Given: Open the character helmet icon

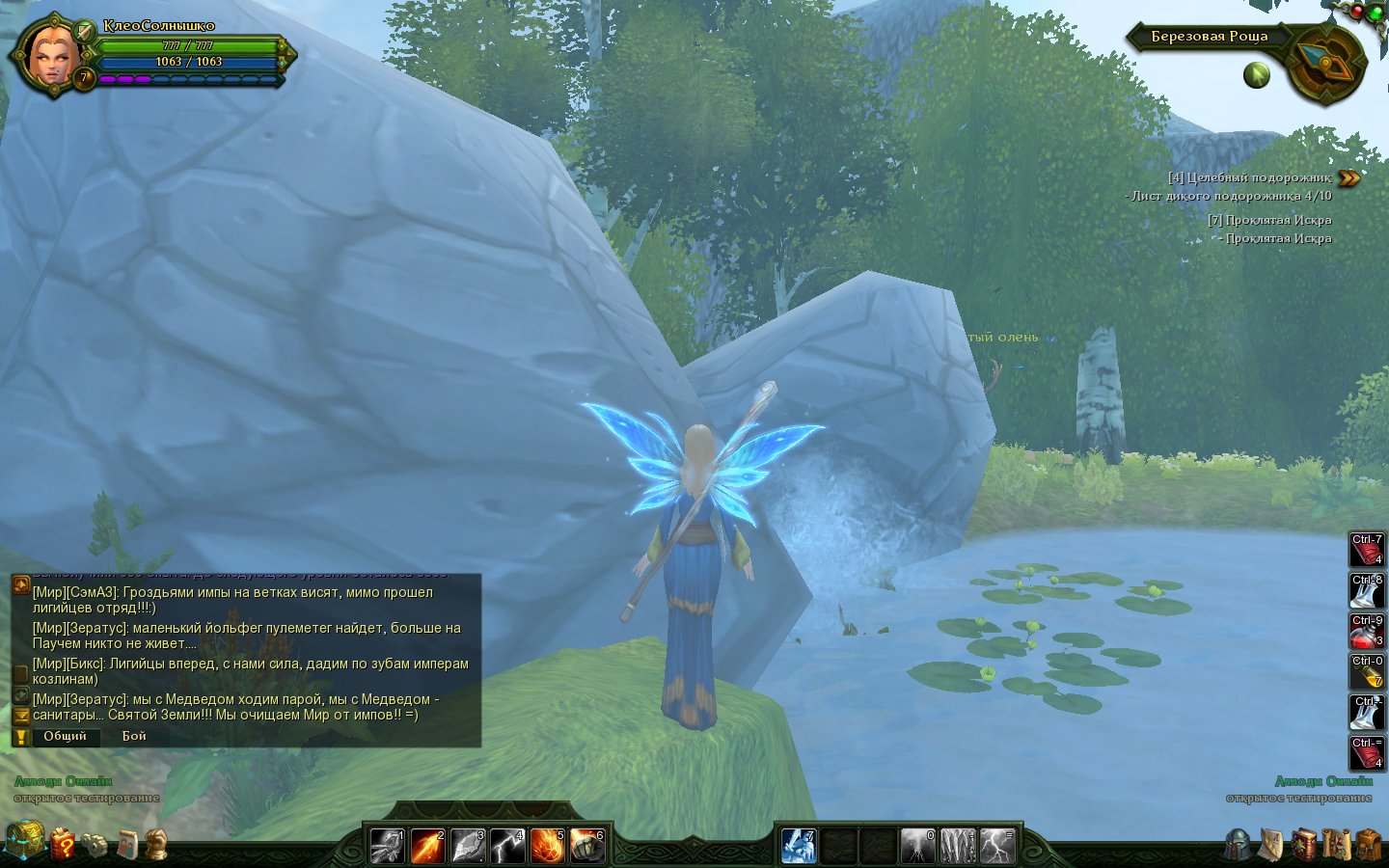Looking at the screenshot, I should (x=1239, y=844).
